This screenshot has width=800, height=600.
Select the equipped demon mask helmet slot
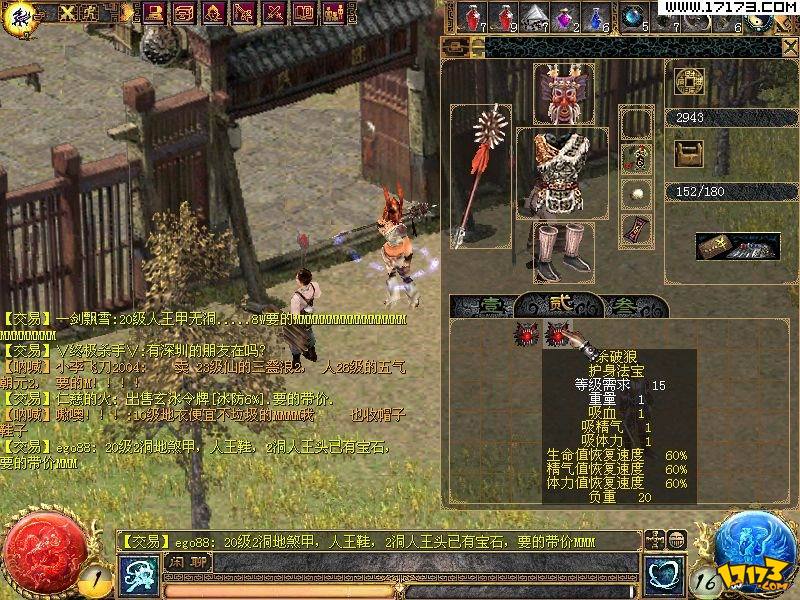click(563, 95)
